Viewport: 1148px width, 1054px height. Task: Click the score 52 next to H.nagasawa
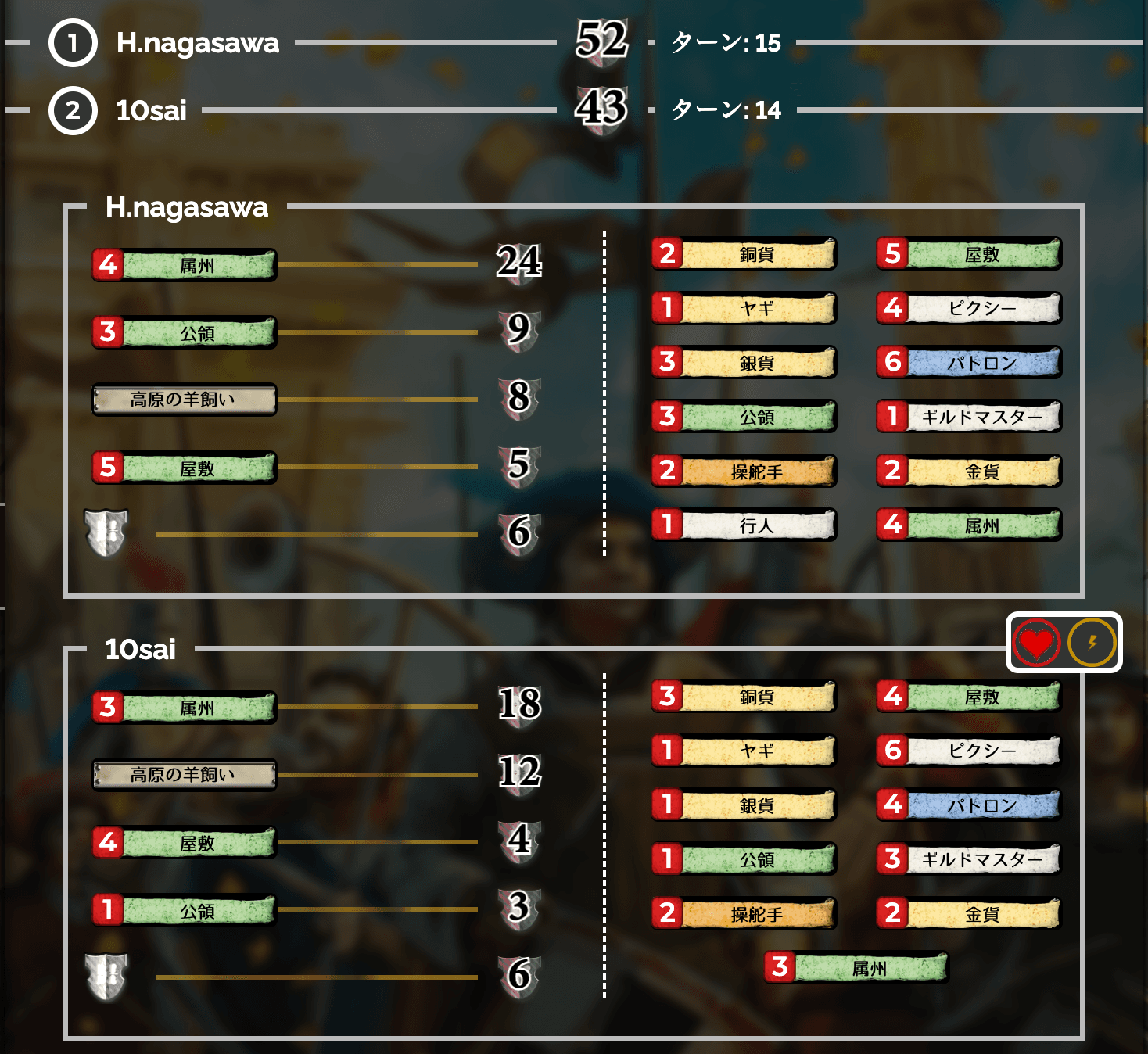point(602,41)
